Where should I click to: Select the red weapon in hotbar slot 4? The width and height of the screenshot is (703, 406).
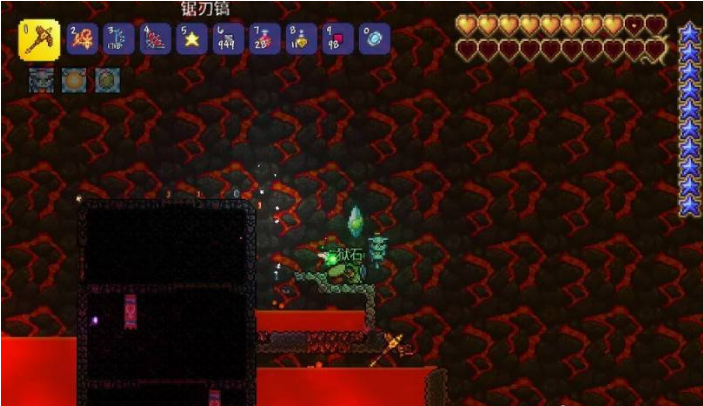(156, 39)
